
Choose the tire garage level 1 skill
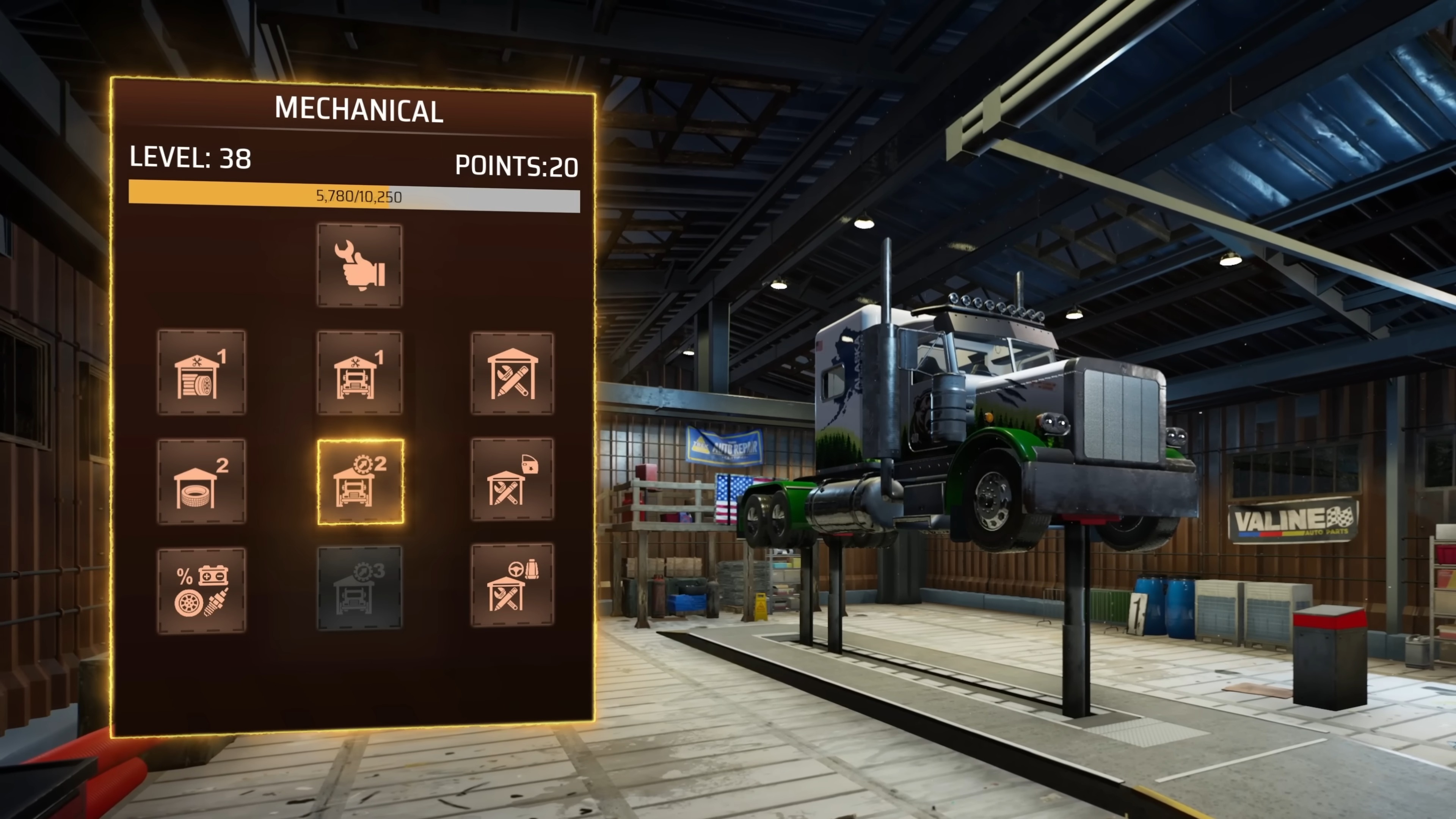pyautogui.click(x=201, y=373)
